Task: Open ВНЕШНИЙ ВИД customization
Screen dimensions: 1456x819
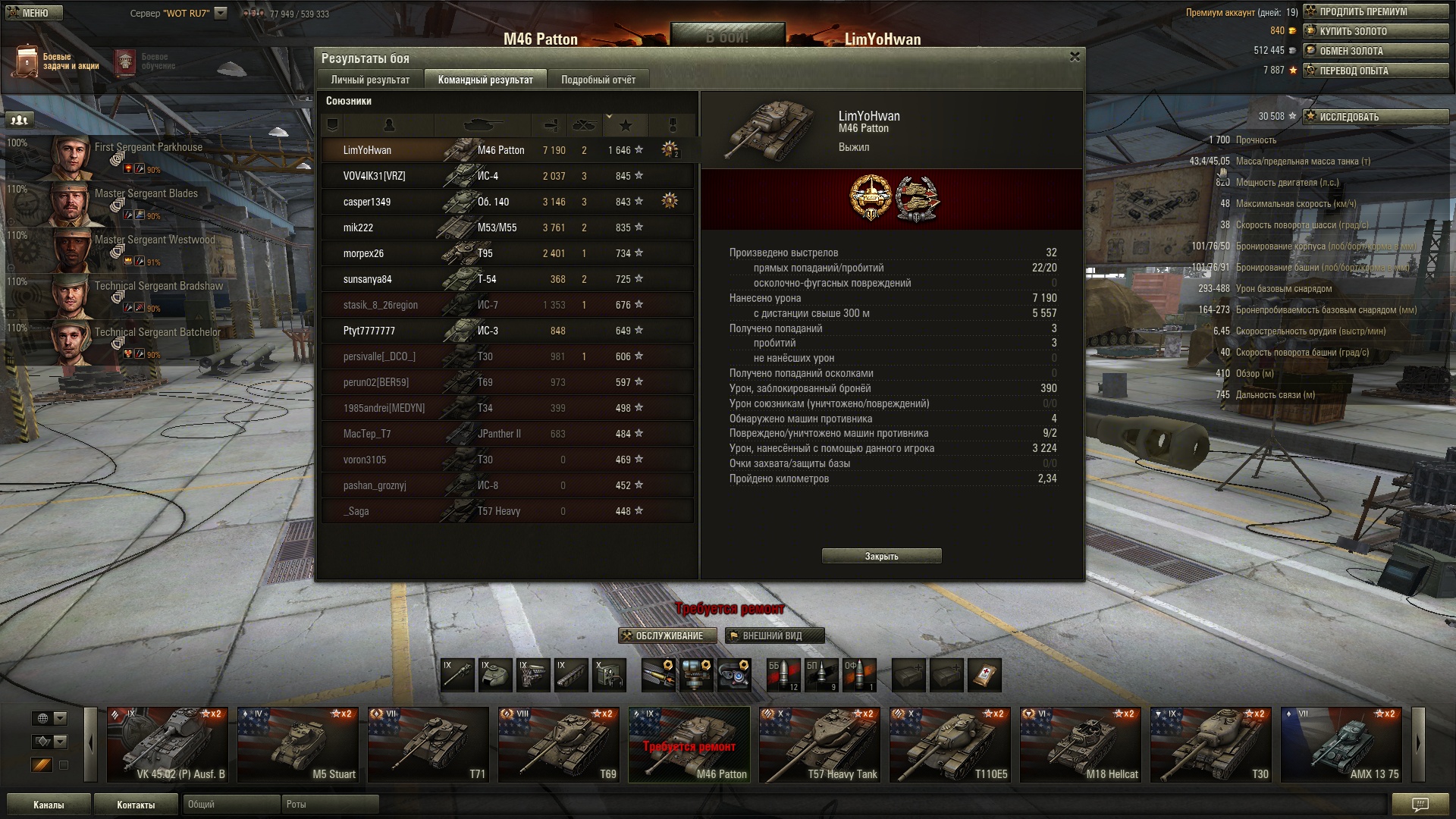Action: coord(773,635)
